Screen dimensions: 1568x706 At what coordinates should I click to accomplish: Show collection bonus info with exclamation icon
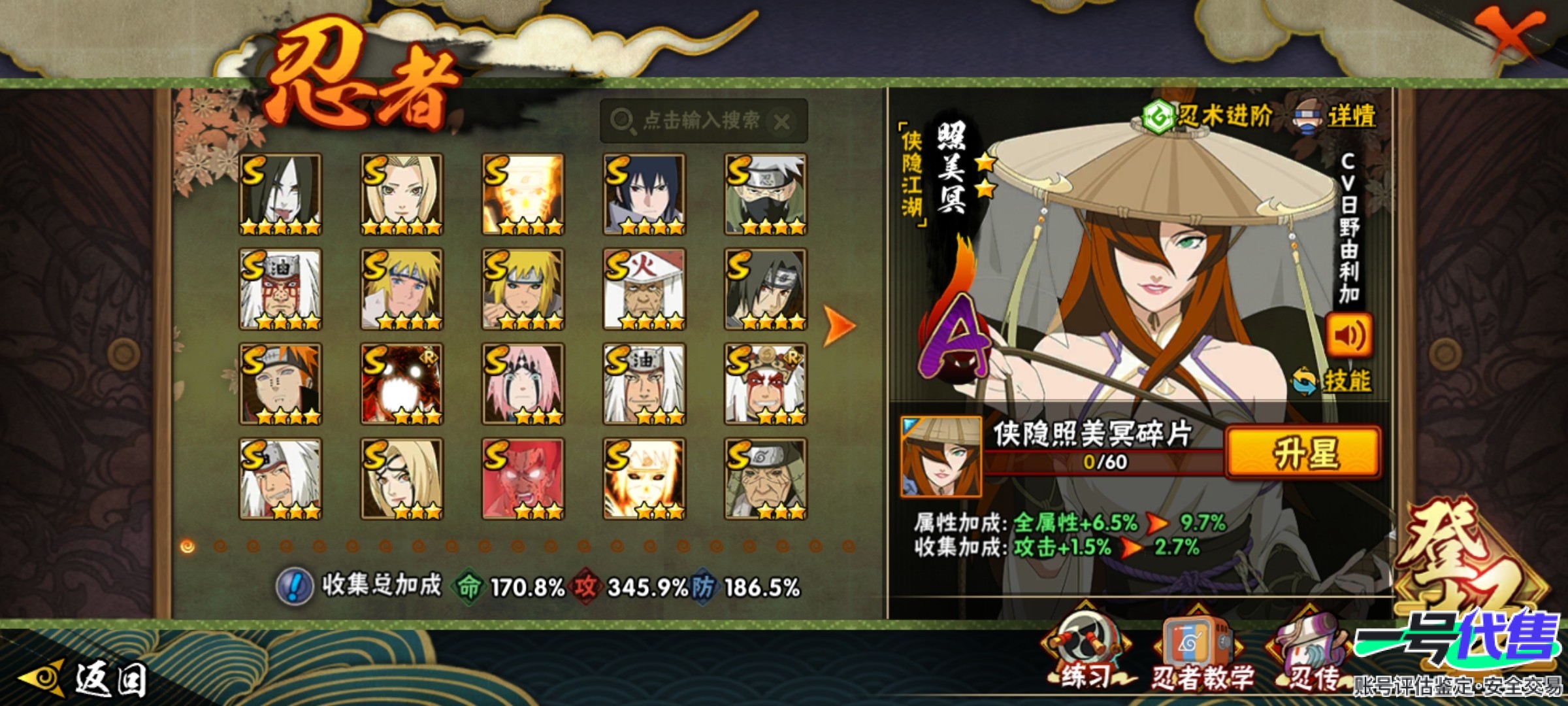click(295, 586)
